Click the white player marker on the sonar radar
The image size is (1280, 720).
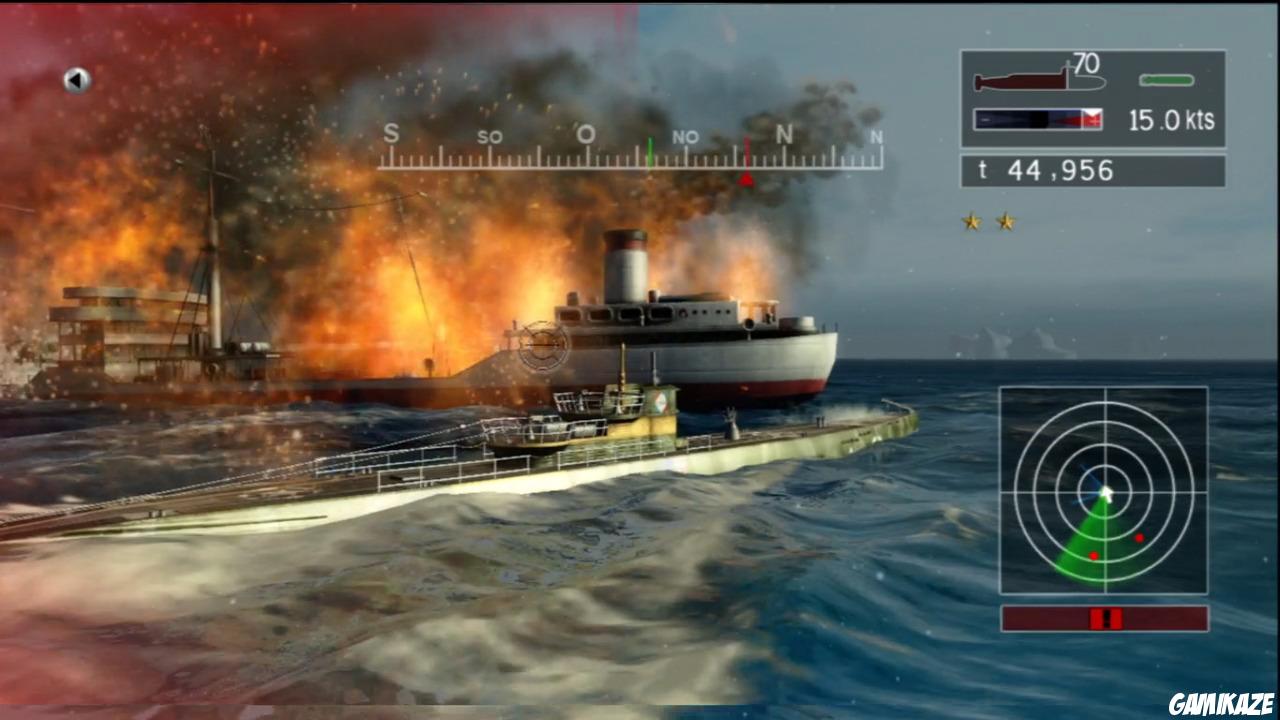click(x=1105, y=491)
